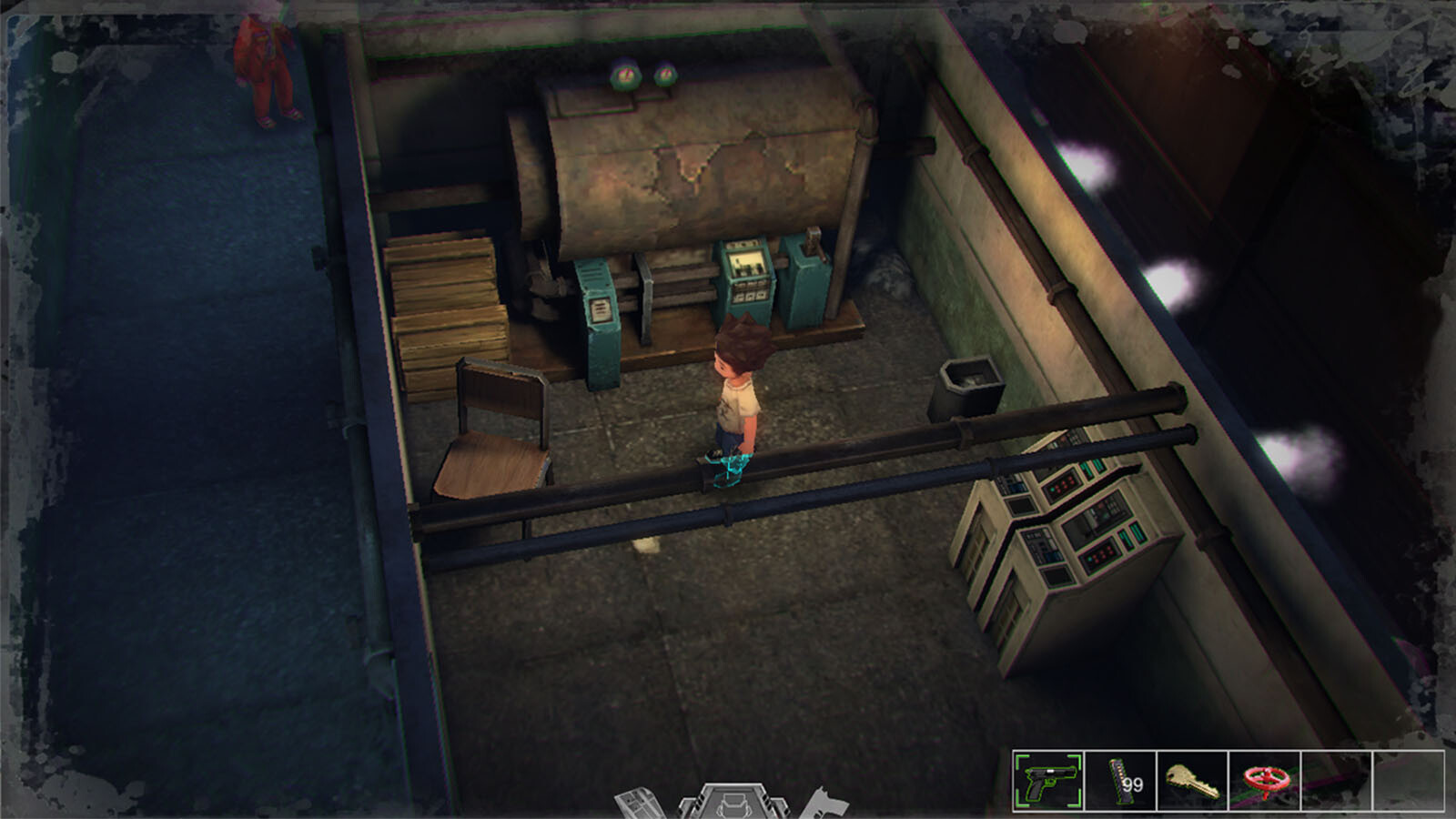Open the backpack panel at bottom center

click(x=732, y=803)
